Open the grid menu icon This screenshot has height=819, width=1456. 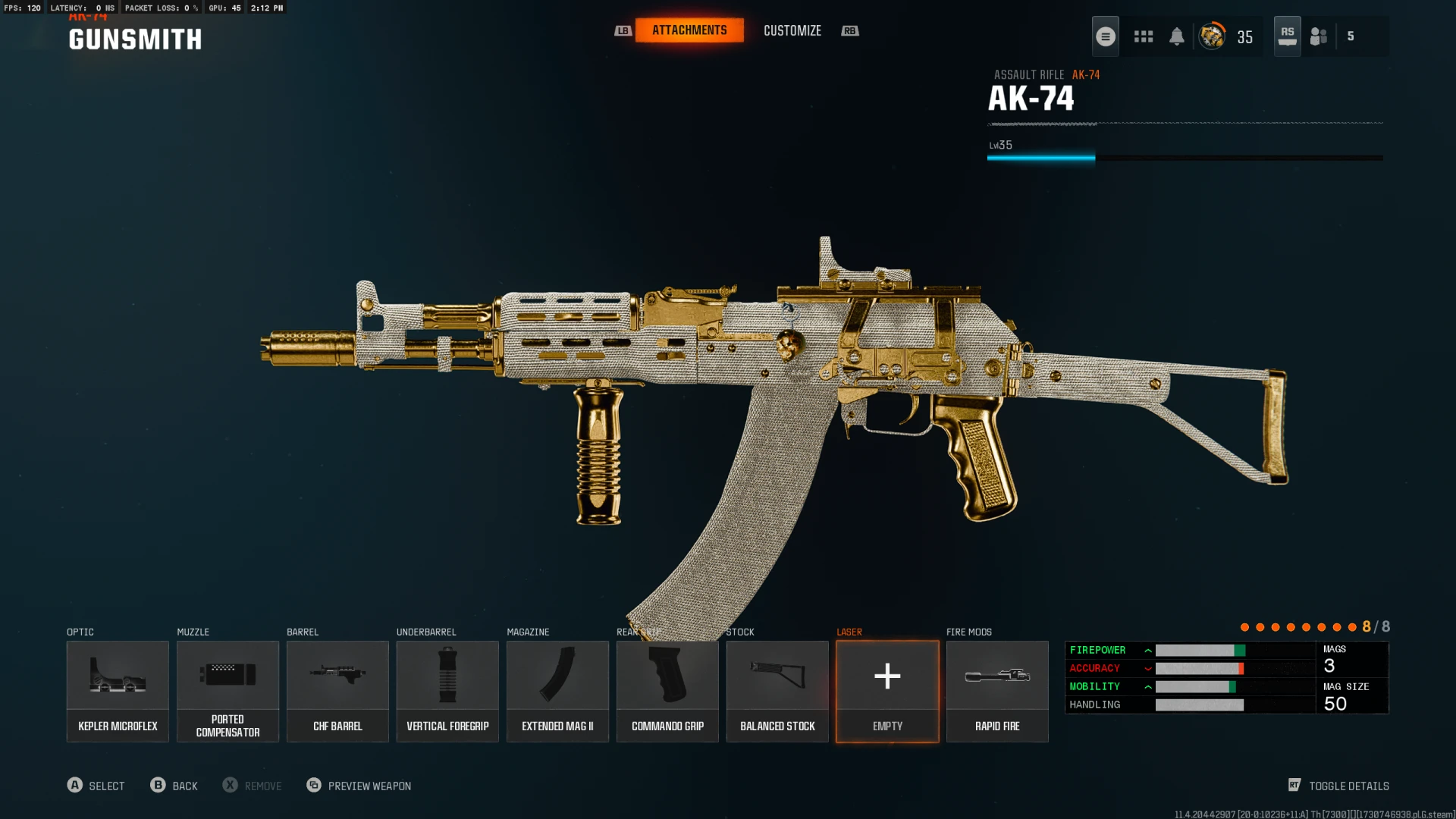(1144, 36)
